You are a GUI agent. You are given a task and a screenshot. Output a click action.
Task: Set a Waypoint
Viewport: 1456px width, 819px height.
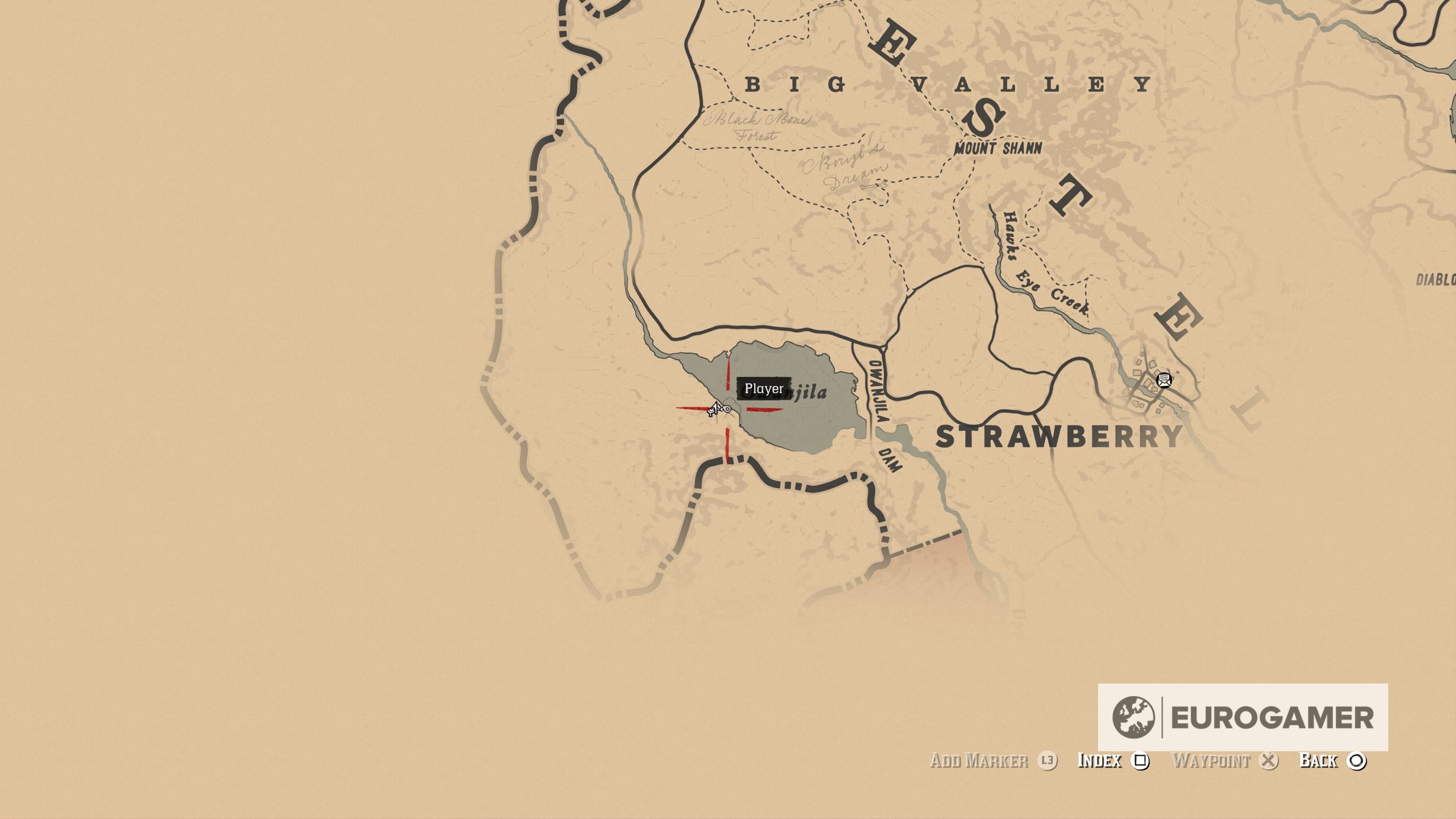(x=1213, y=761)
